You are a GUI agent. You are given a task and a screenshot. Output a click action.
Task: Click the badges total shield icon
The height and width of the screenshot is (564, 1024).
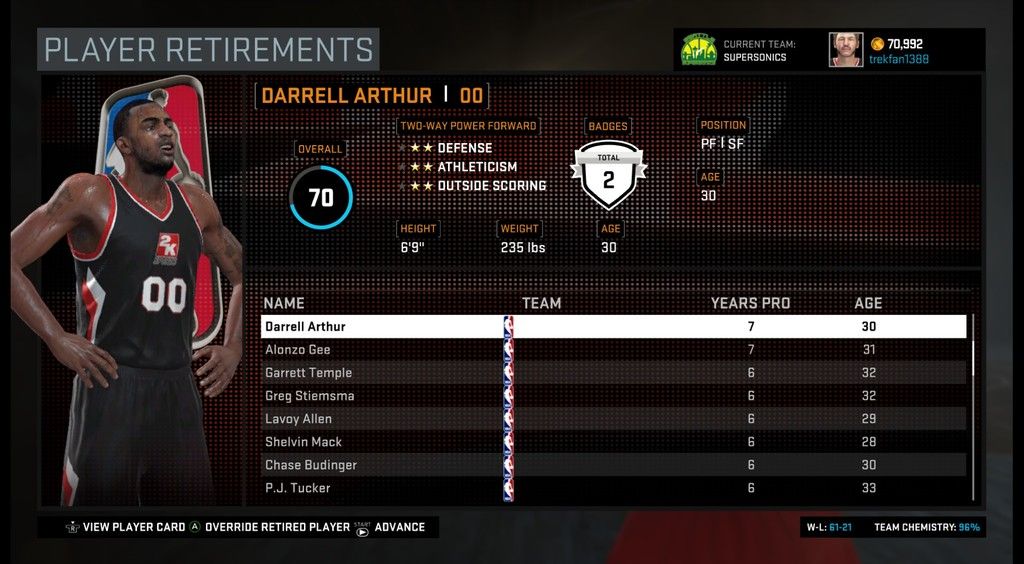pos(608,175)
